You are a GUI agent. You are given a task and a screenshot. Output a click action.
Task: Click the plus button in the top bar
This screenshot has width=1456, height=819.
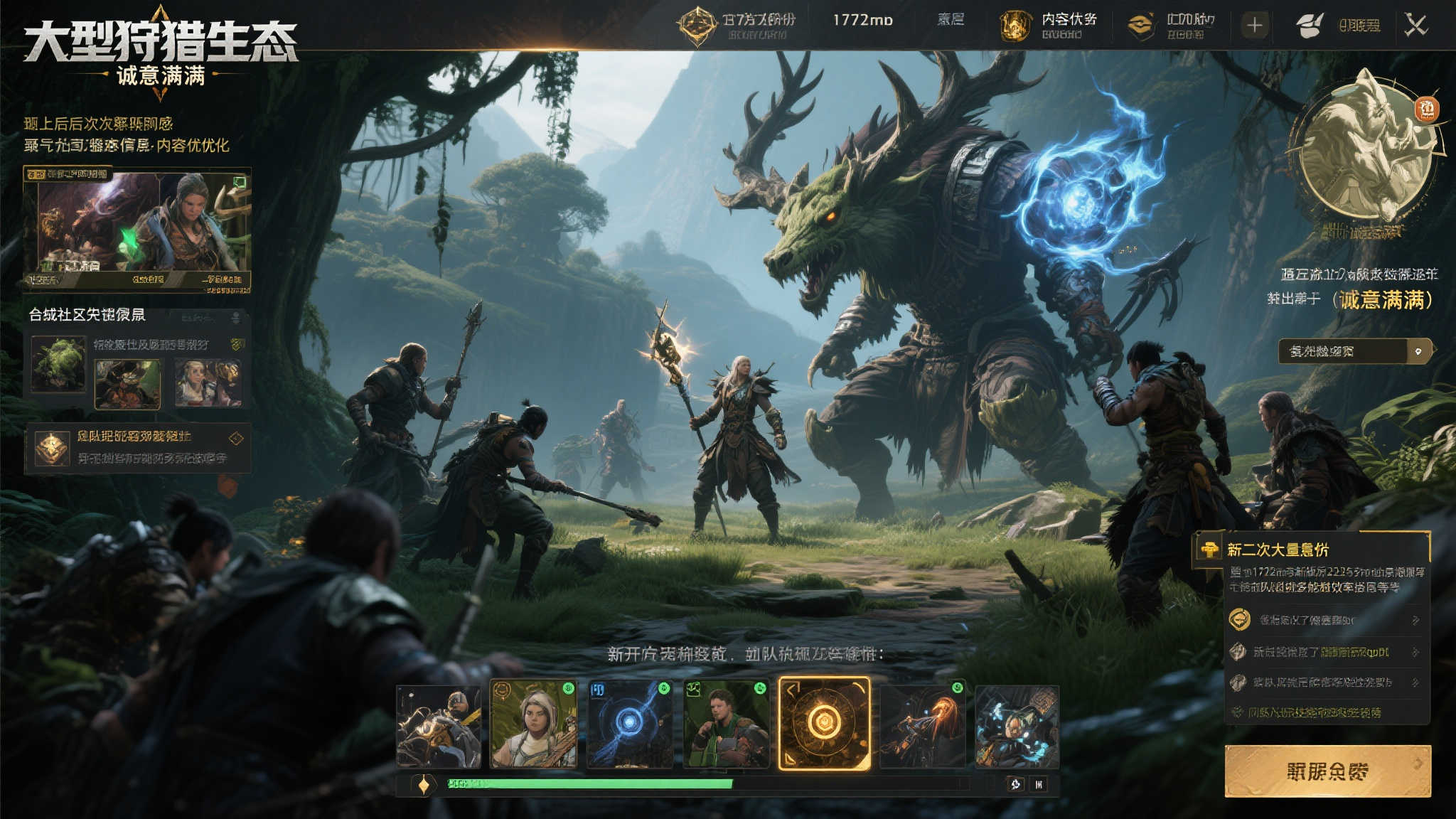1255,26
